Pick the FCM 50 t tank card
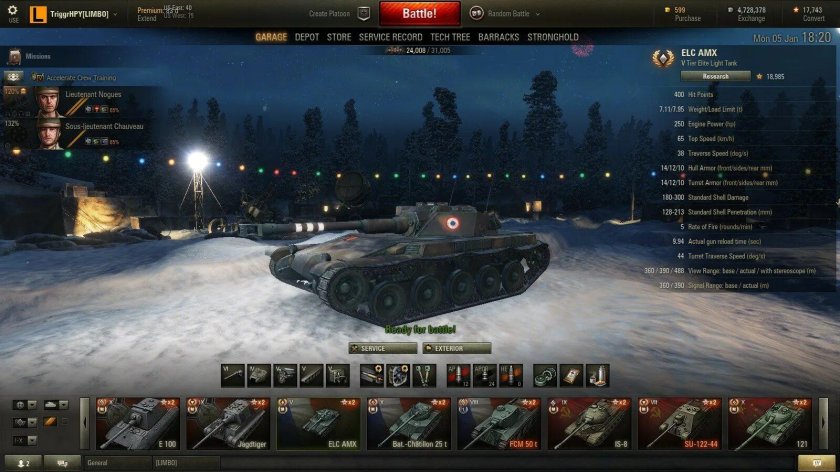The width and height of the screenshot is (840, 472). pos(499,423)
